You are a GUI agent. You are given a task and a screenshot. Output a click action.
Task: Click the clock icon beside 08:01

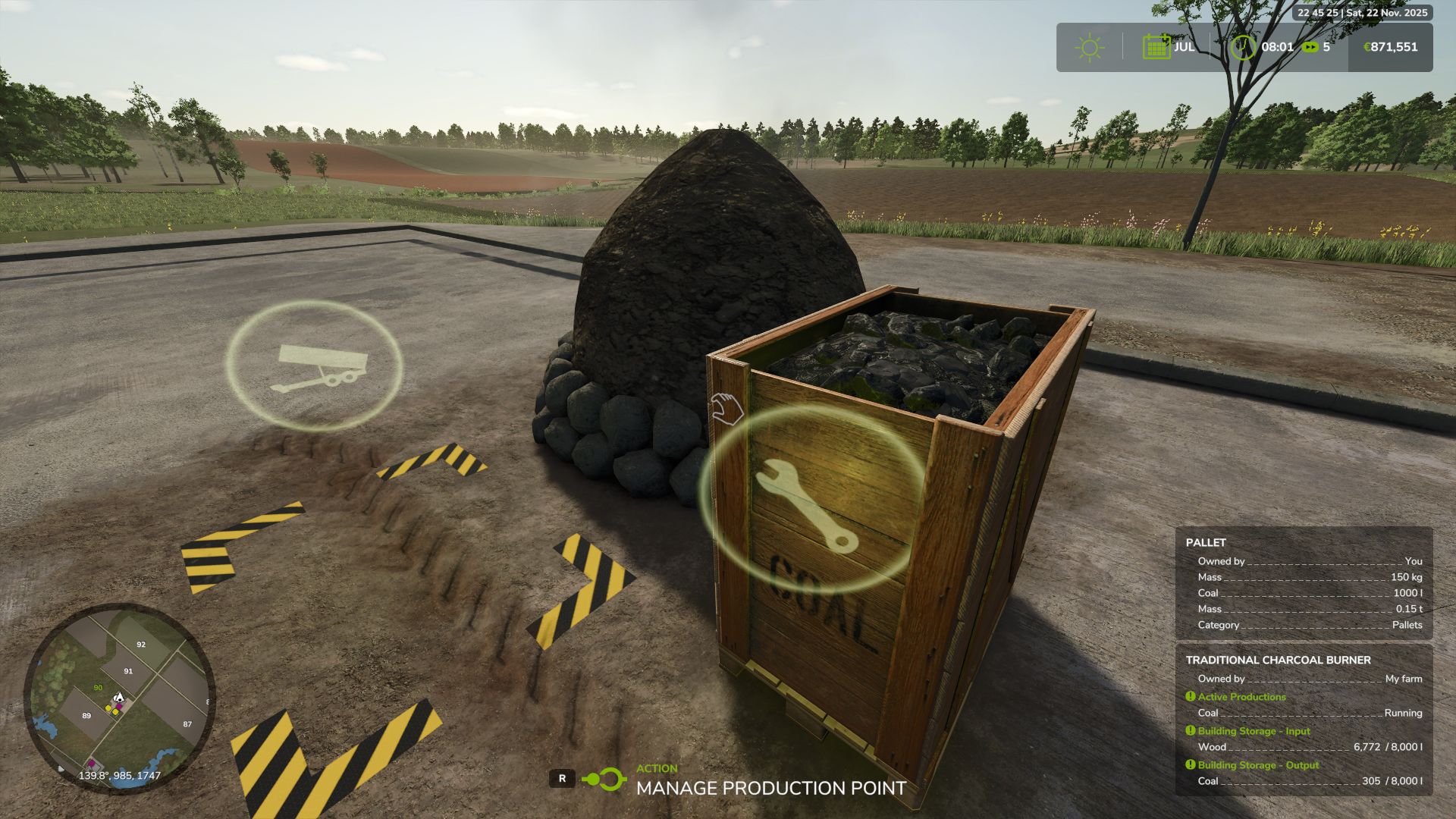click(1243, 47)
